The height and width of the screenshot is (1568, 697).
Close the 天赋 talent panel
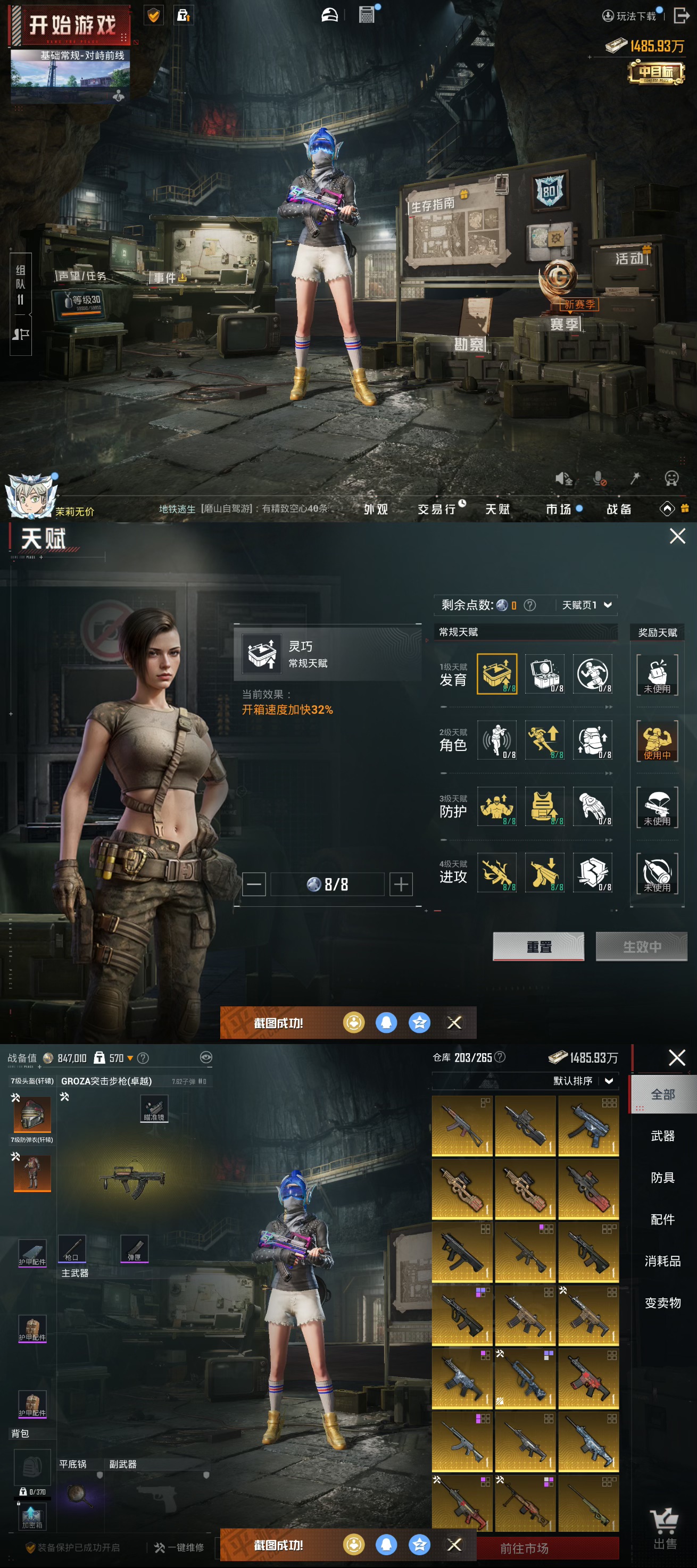(x=677, y=536)
